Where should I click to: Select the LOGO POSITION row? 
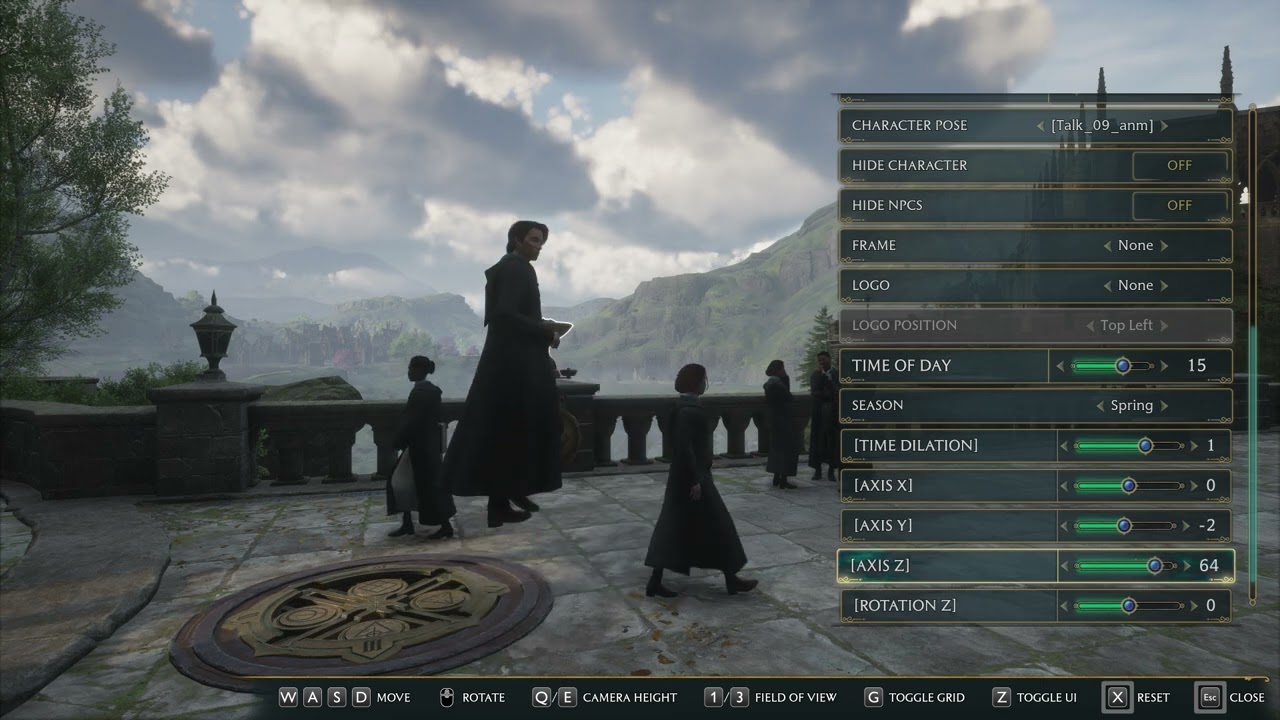click(1035, 325)
